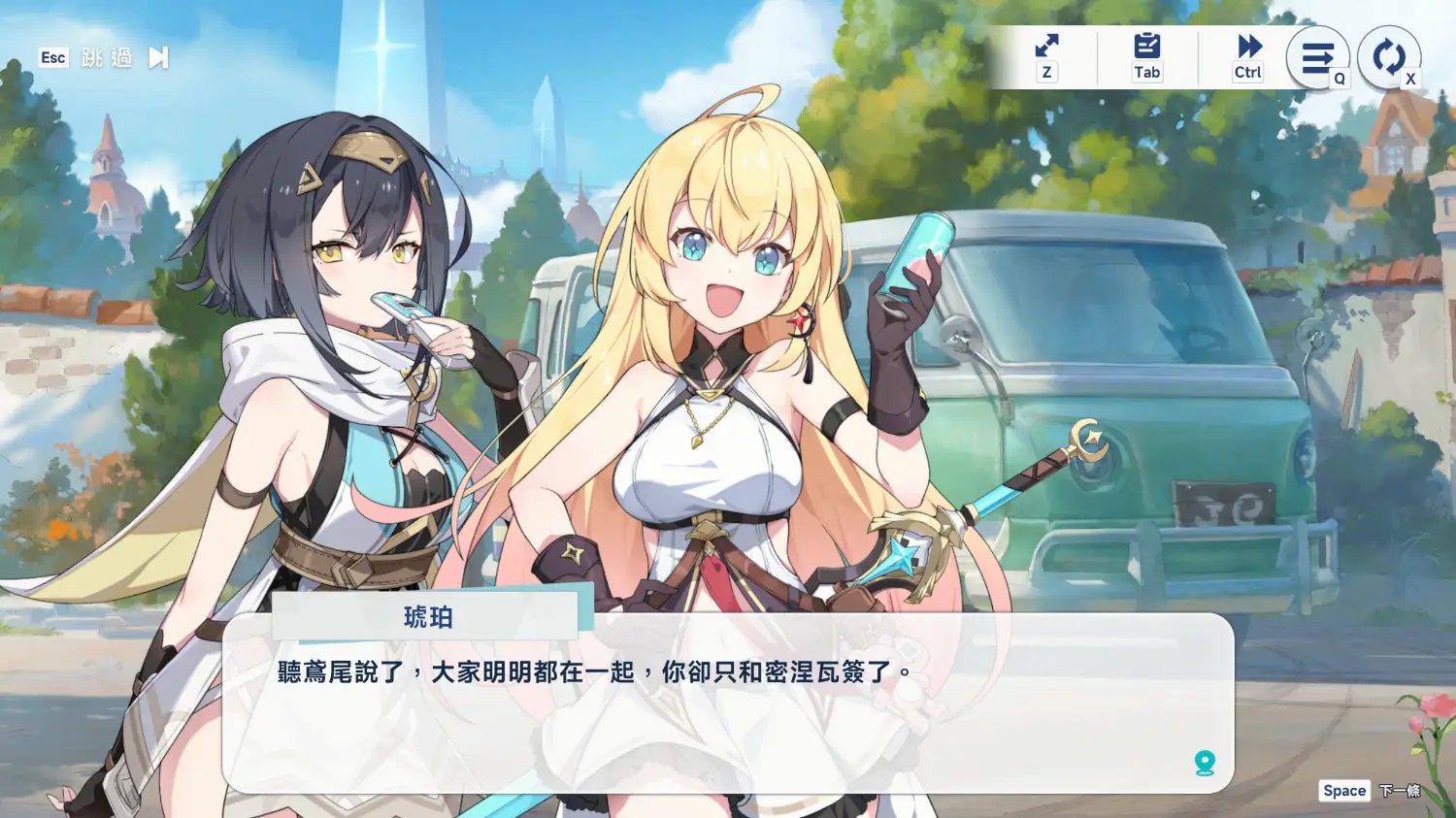Open the dialogue log clipboard icon
This screenshot has width=1456, height=818.
pyautogui.click(x=1146, y=47)
